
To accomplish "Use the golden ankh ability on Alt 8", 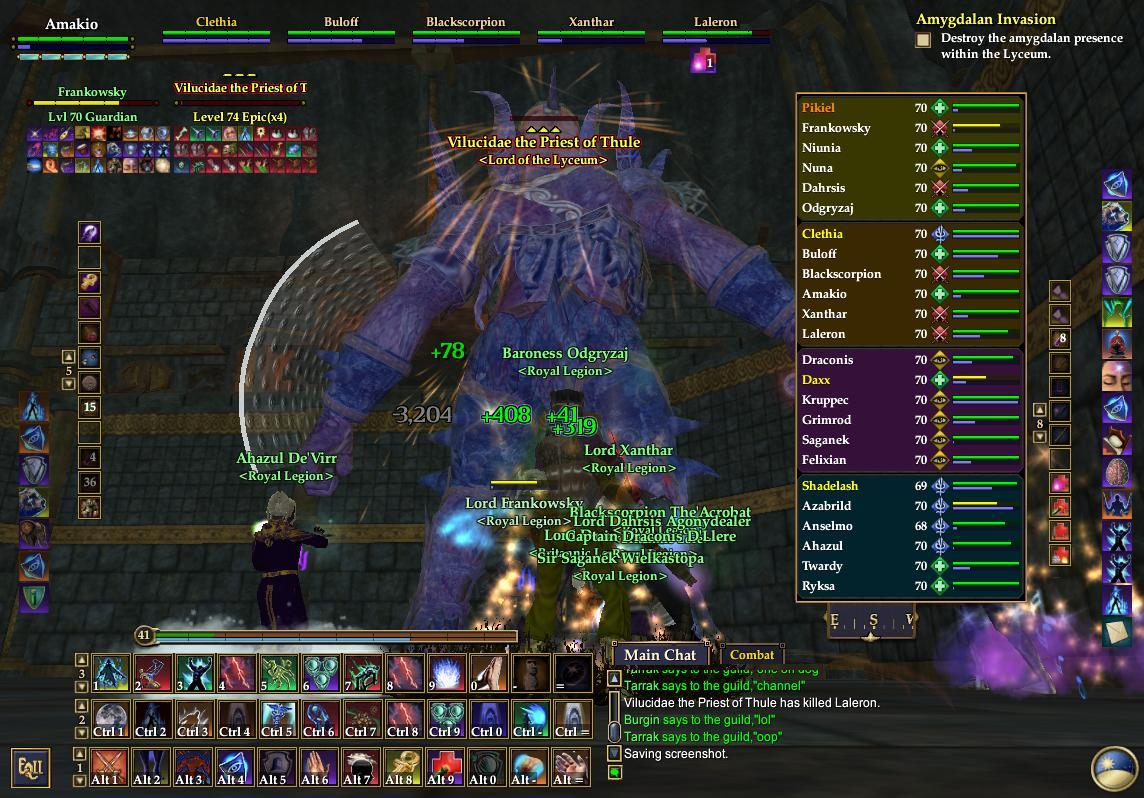I will click(x=403, y=767).
